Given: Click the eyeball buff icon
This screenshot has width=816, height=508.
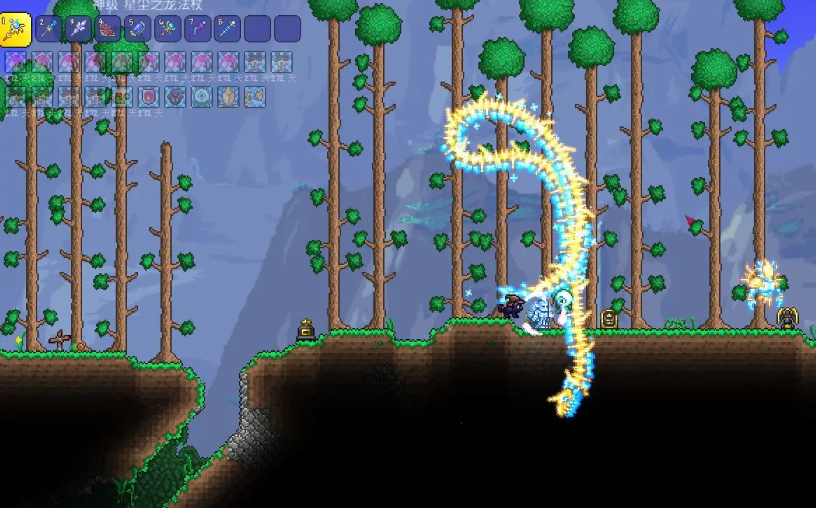Looking at the screenshot, I should click(203, 96).
